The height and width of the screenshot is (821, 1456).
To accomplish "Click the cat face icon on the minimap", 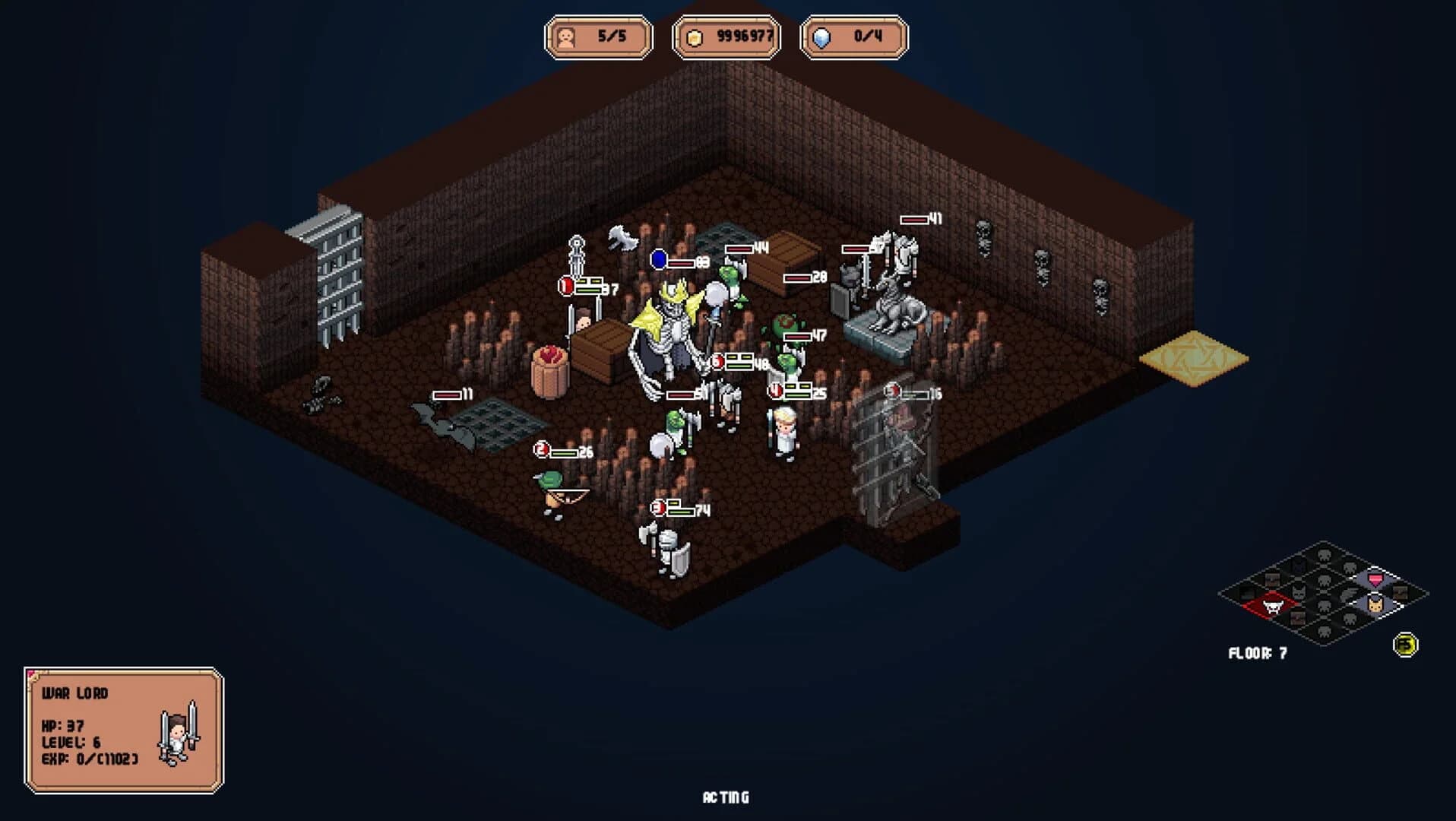I will click(1375, 606).
